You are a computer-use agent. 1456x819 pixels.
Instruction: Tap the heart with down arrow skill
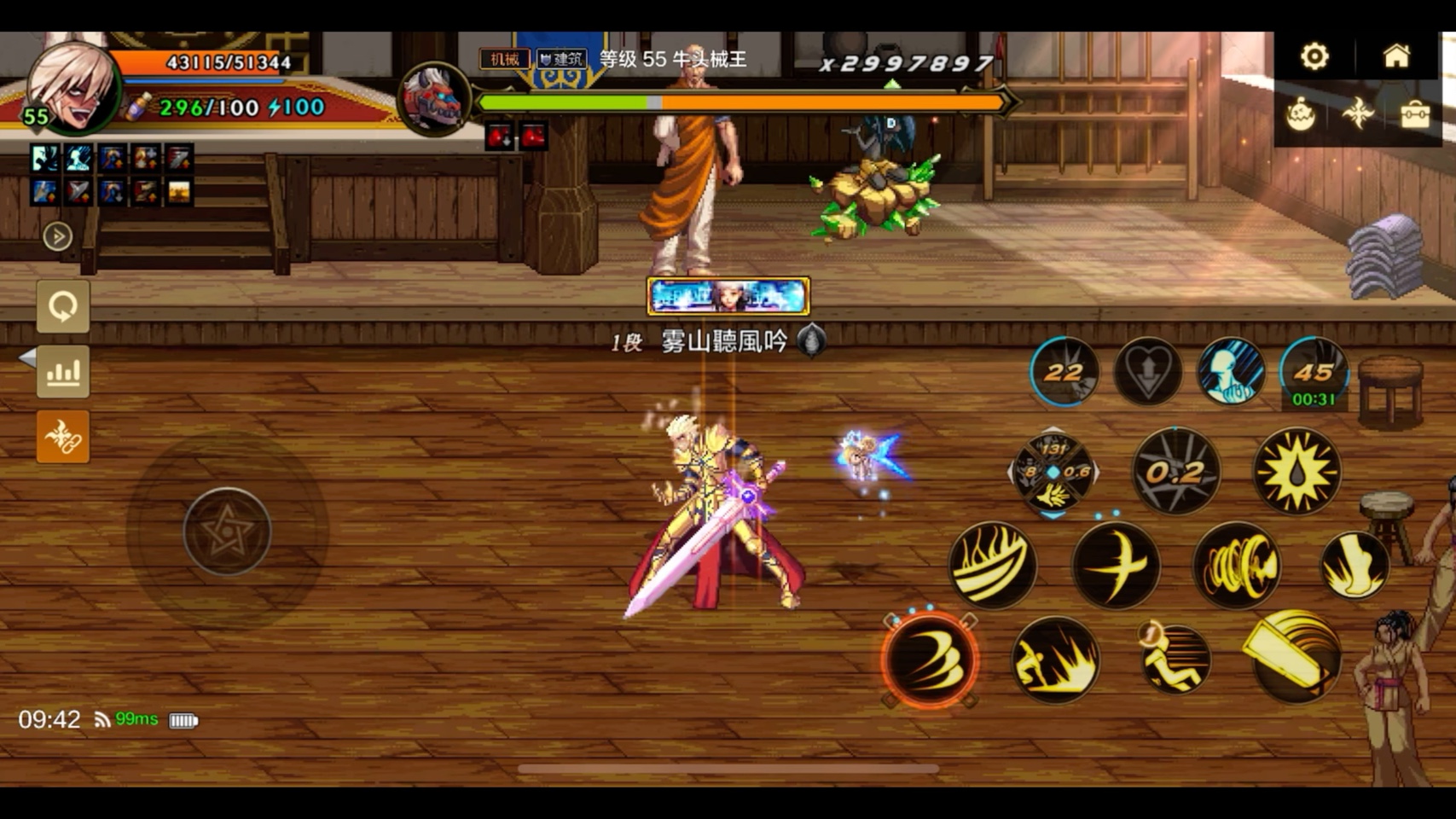(1147, 373)
